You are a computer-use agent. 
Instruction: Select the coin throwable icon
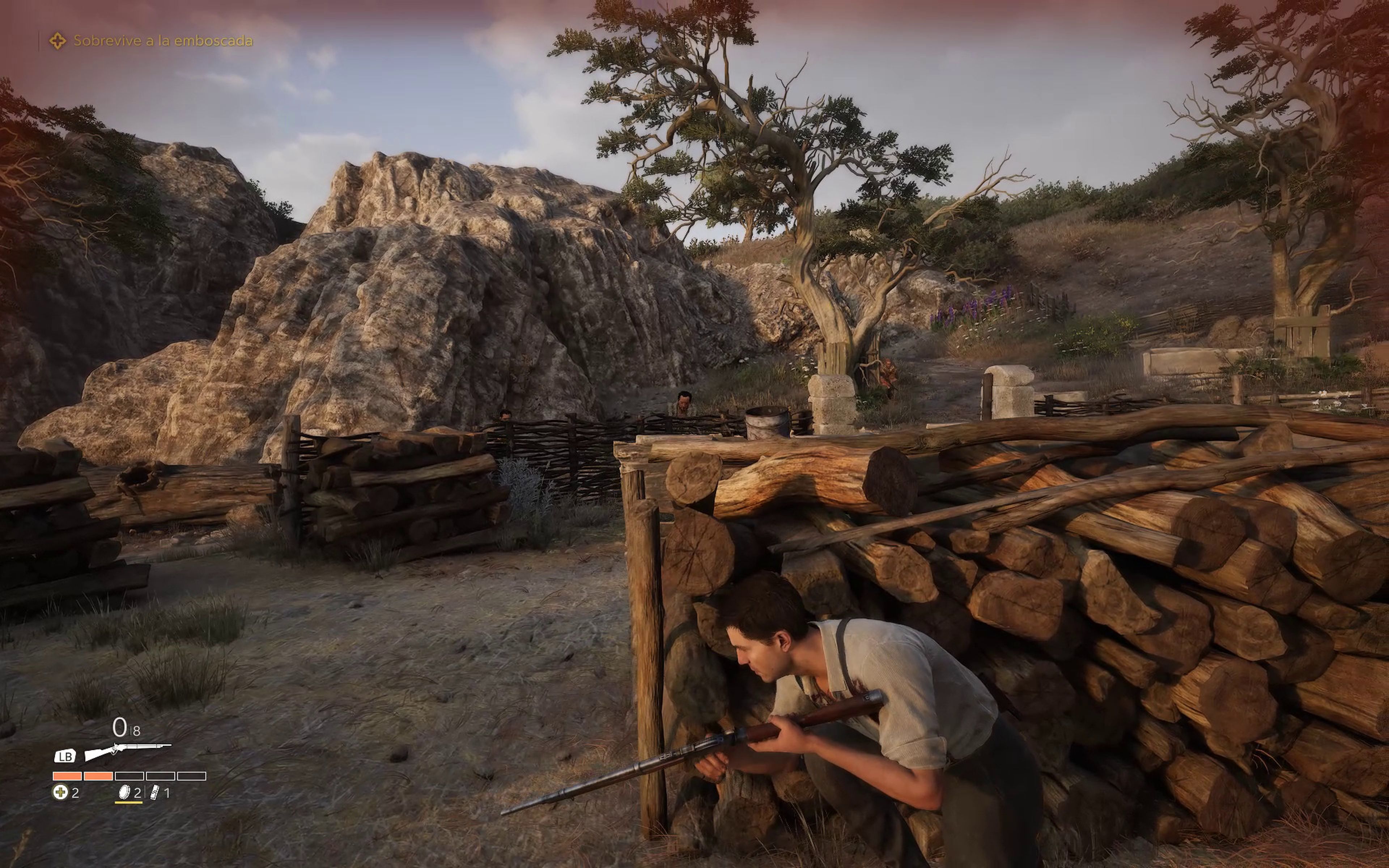click(123, 793)
